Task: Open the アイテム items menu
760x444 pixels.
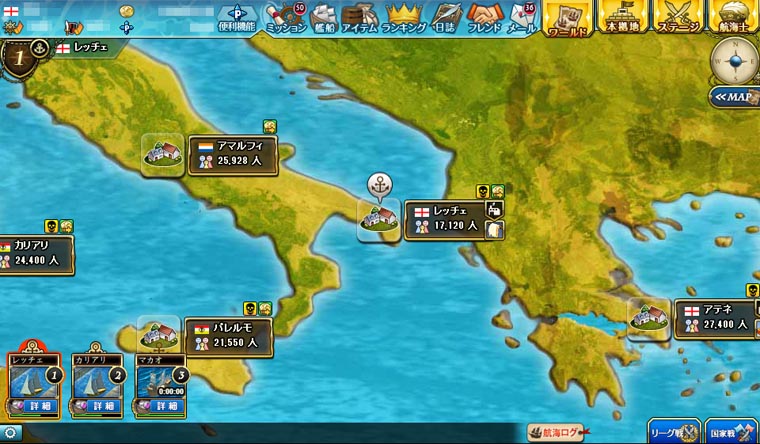Action: pos(359,18)
